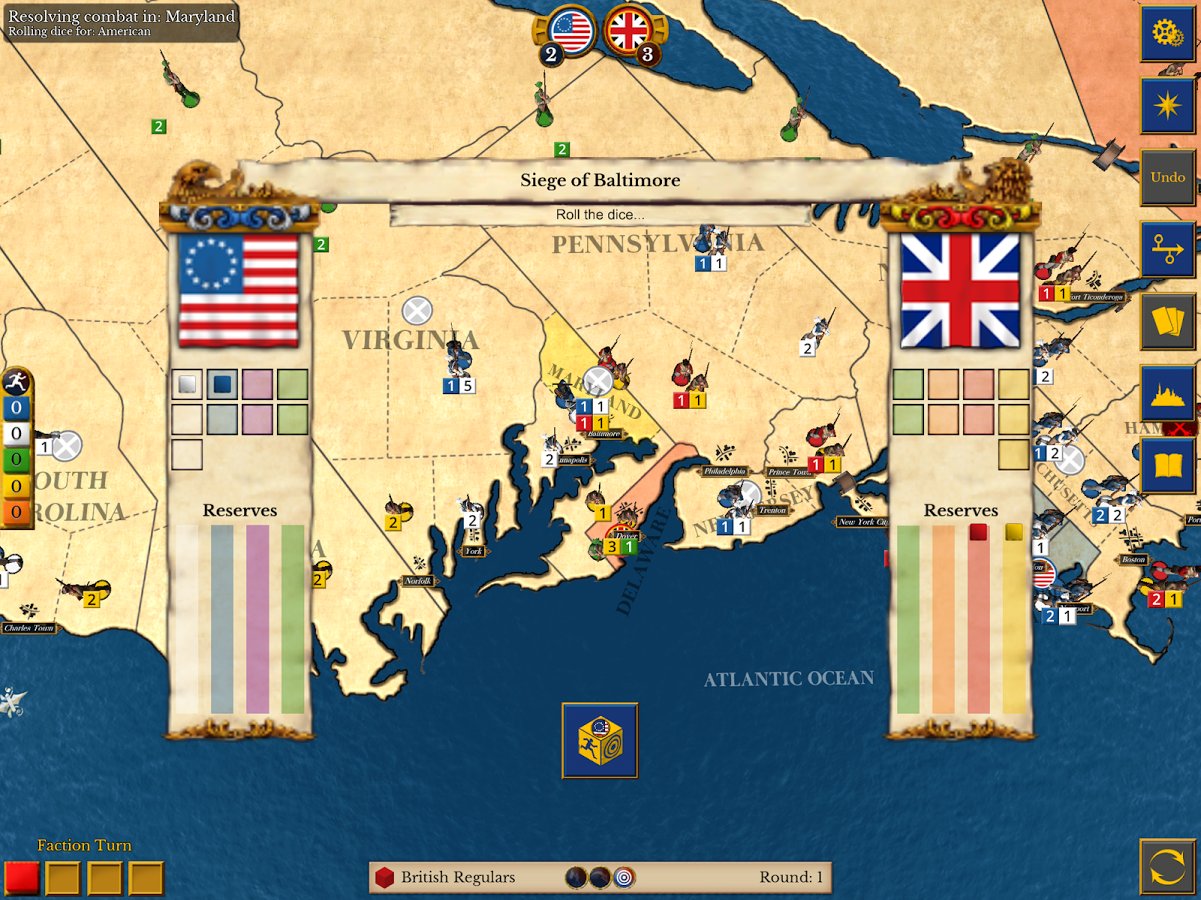
Task: Click the branching arrow button
Action: [1167, 249]
